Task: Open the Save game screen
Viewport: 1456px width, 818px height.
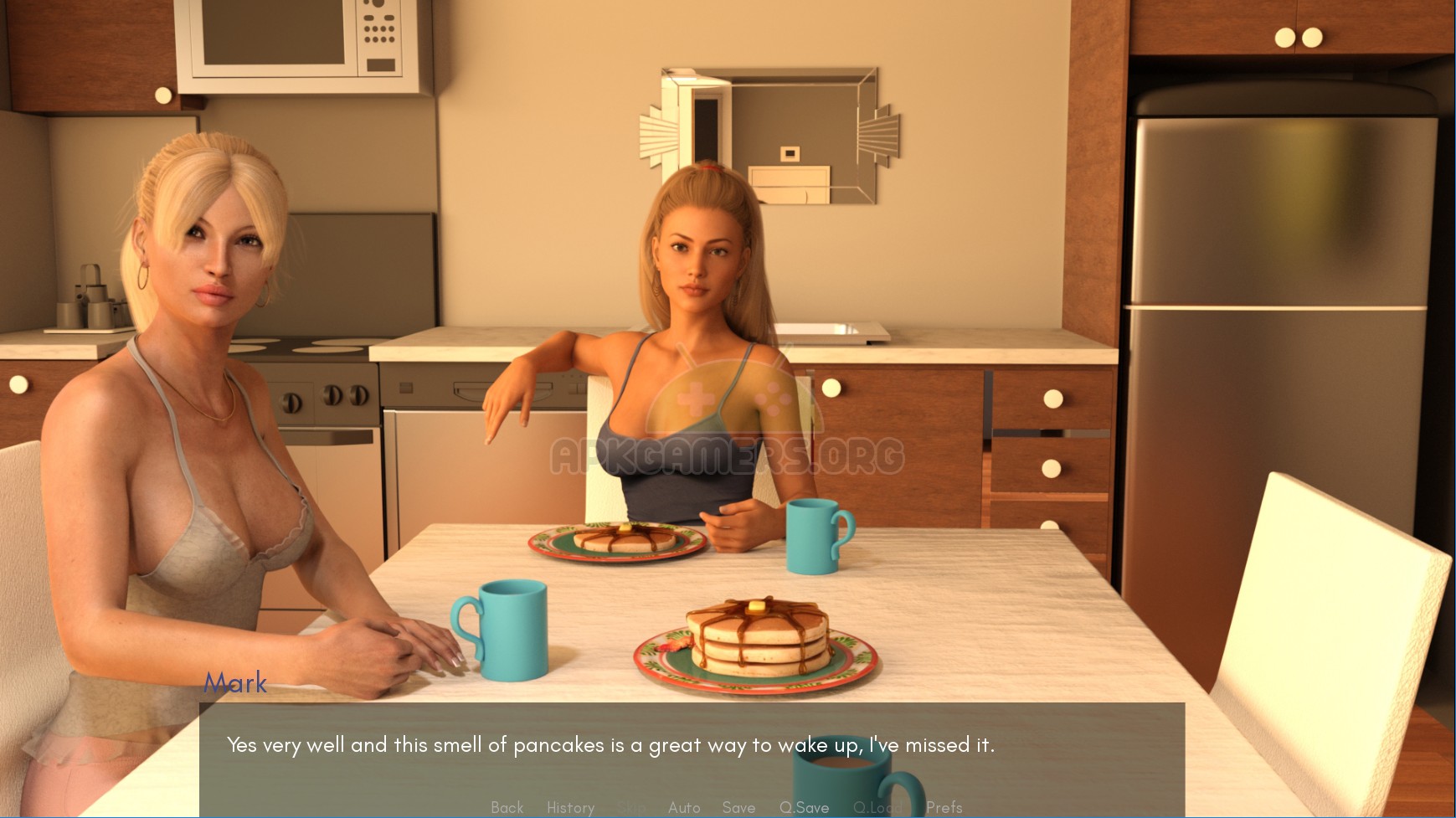Action: point(738,807)
